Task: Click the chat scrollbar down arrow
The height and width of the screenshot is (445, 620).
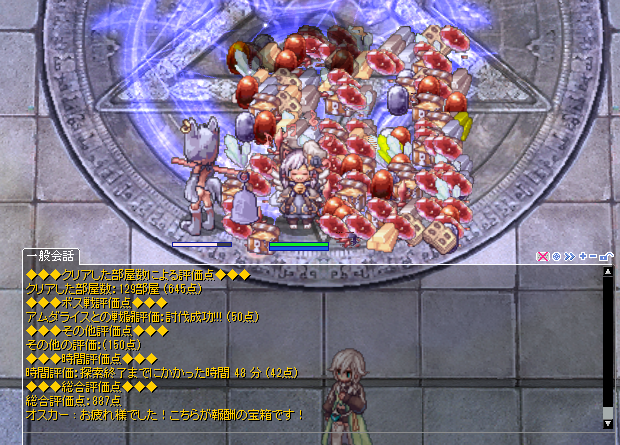Action: pyautogui.click(x=607, y=424)
